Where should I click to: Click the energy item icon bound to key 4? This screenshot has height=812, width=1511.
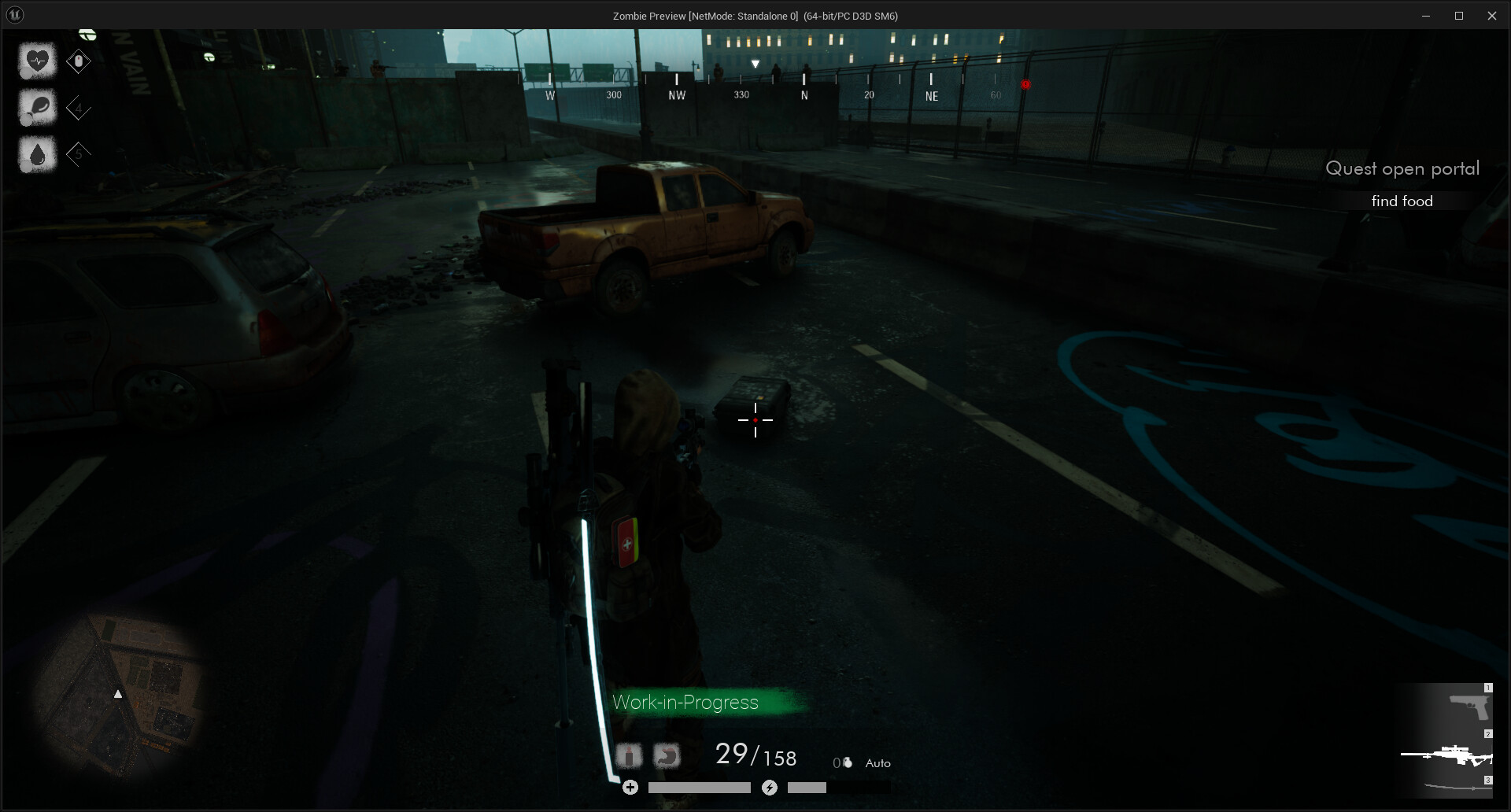coord(38,107)
